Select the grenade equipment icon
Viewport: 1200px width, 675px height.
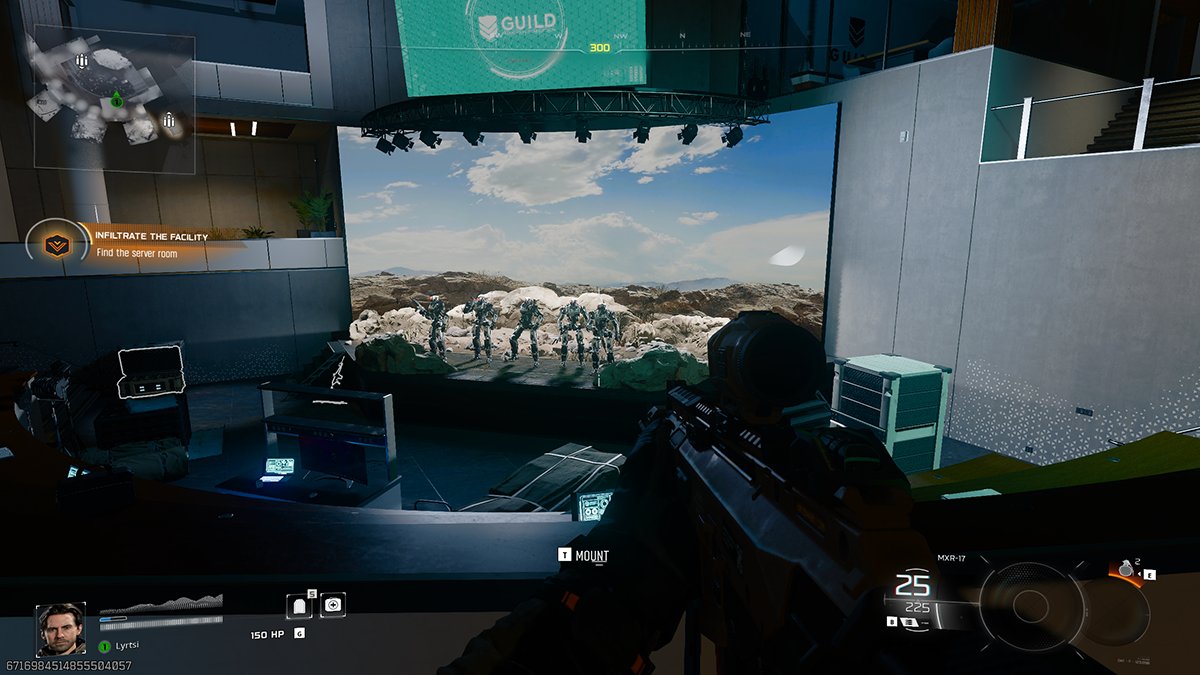click(x=1127, y=569)
